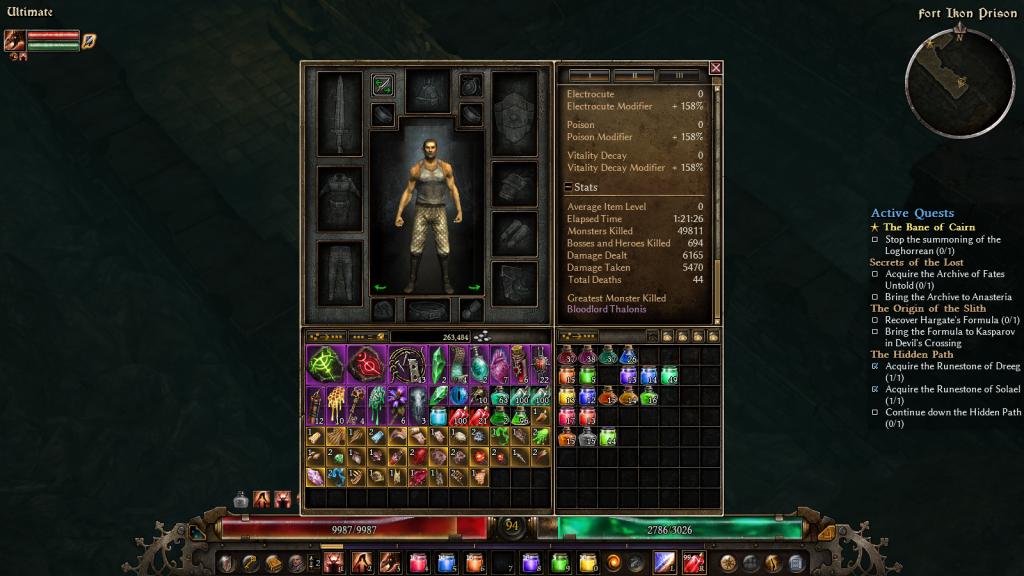1024x576 pixels.
Task: Switch to character stats tab II
Action: pyautogui.click(x=633, y=76)
